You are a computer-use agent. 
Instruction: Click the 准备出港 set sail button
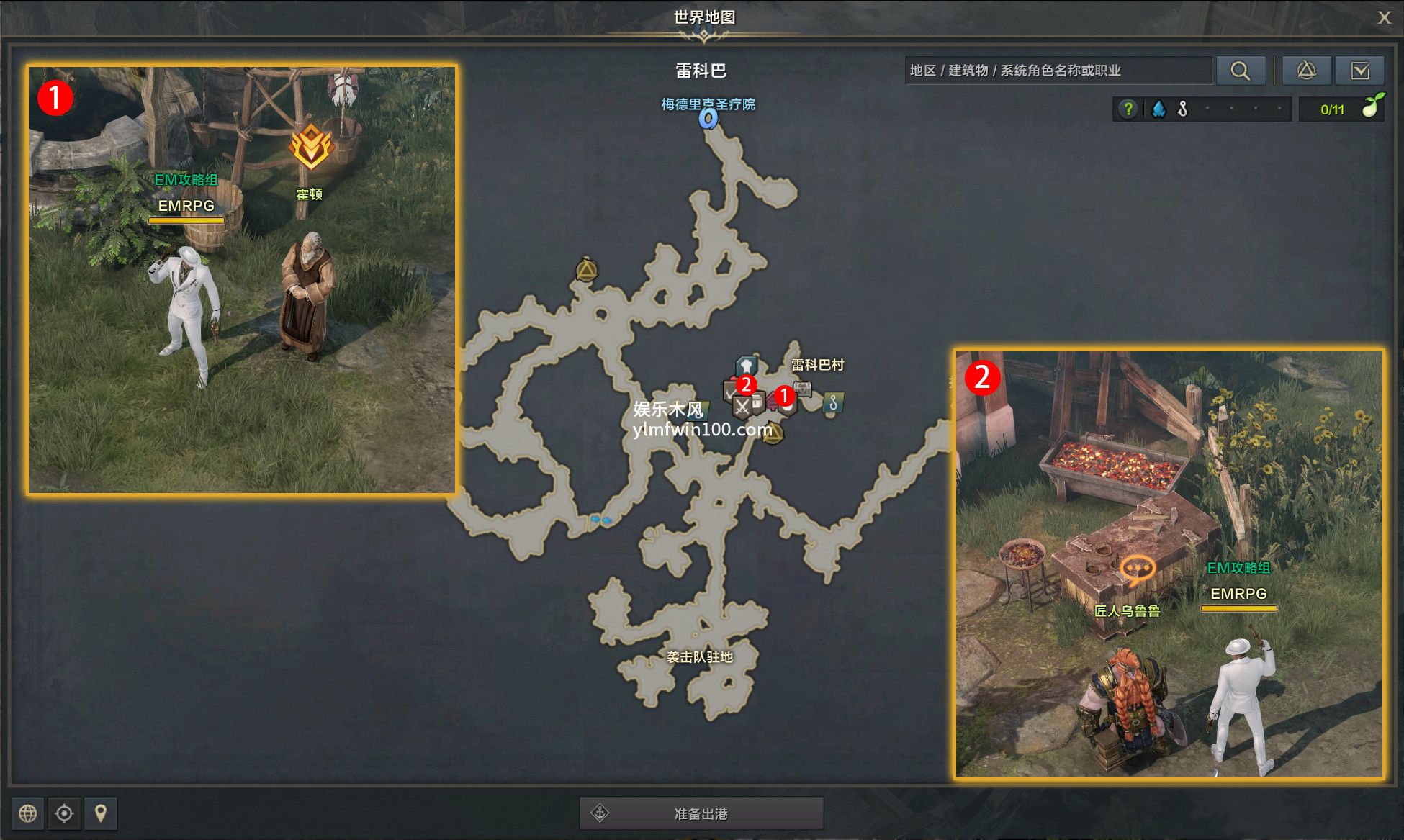[701, 813]
